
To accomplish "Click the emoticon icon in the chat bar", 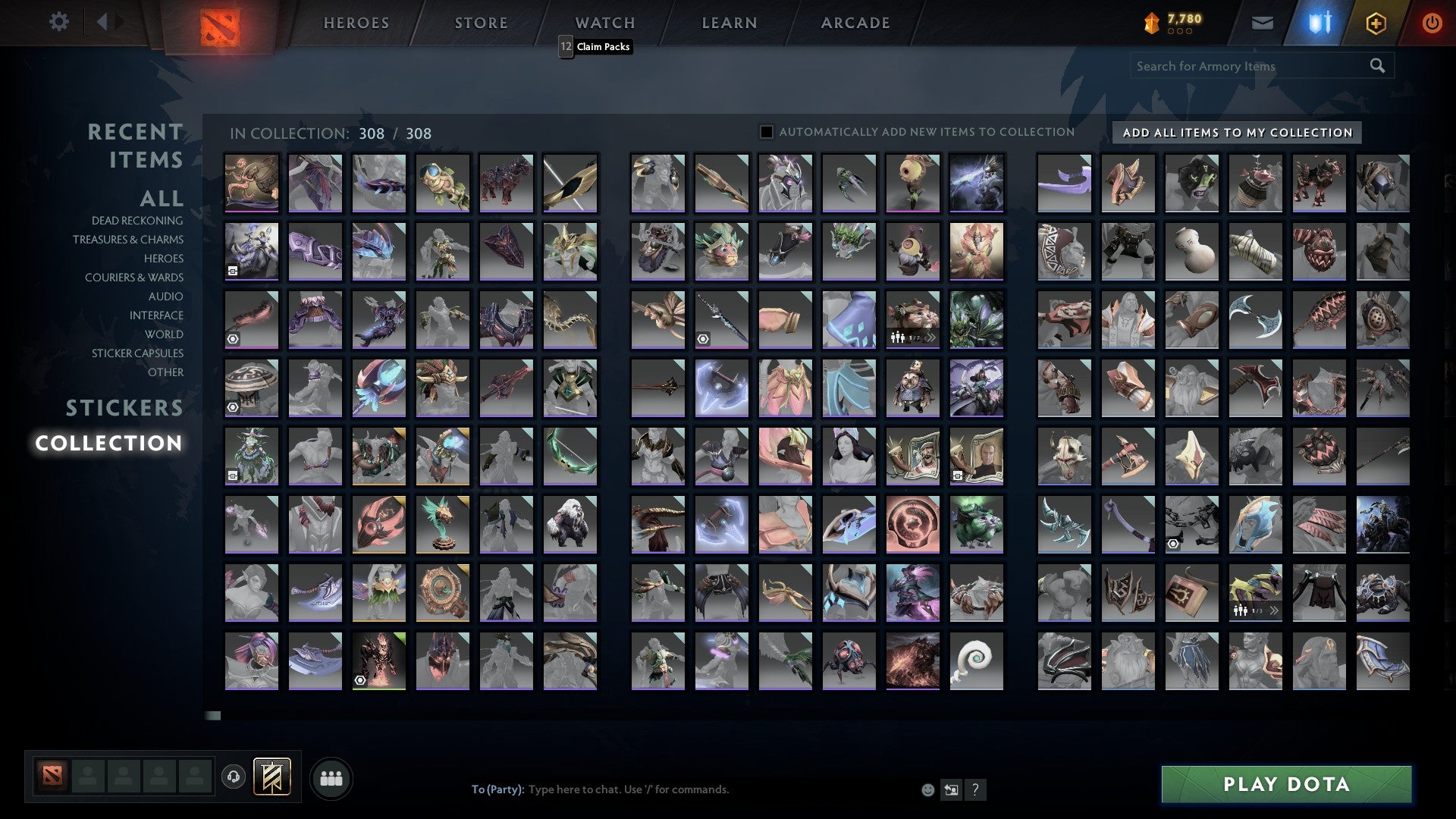I will coord(927,789).
